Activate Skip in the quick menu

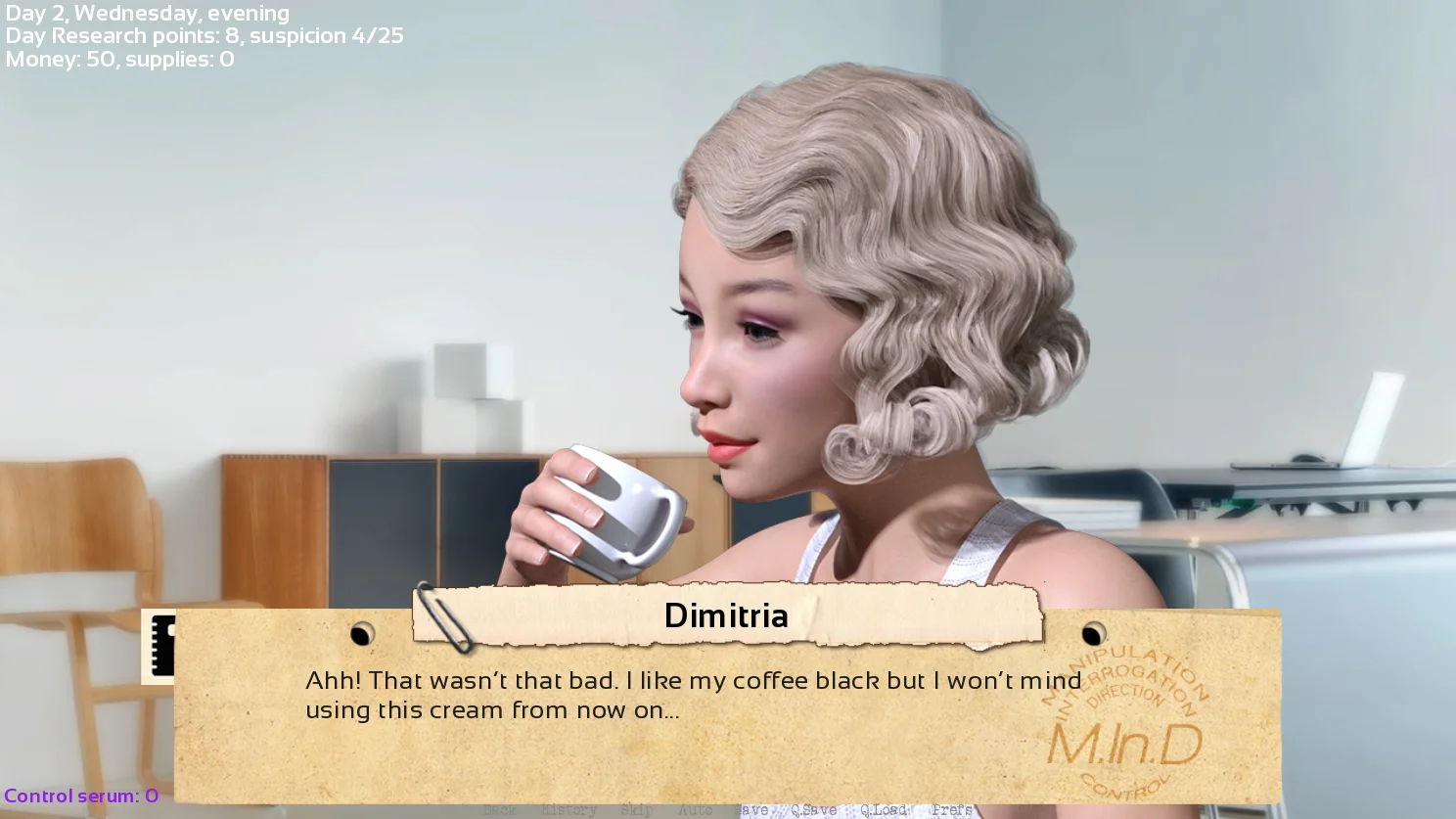pyautogui.click(x=636, y=810)
